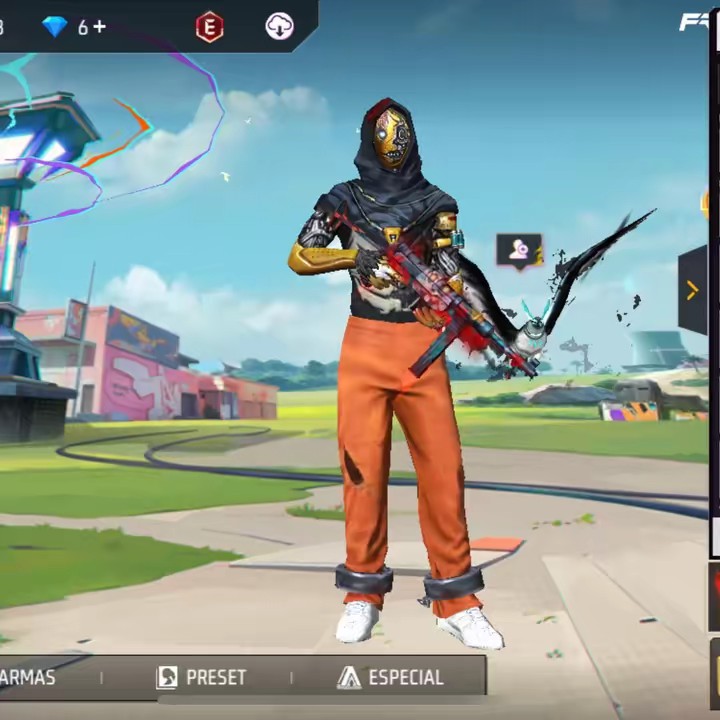The width and height of the screenshot is (720, 720).
Task: Switch to the ARMAS tab
Action: (28, 677)
